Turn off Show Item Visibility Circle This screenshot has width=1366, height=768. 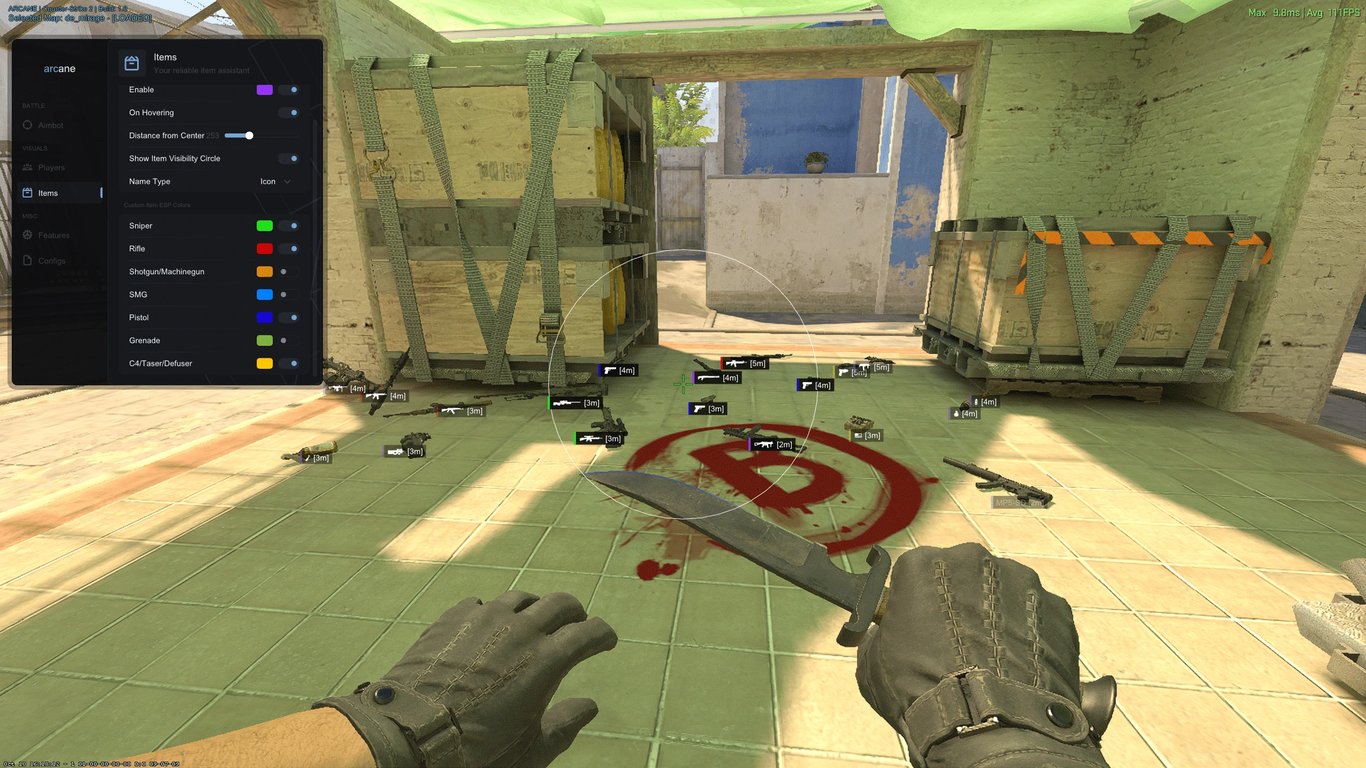click(x=287, y=158)
